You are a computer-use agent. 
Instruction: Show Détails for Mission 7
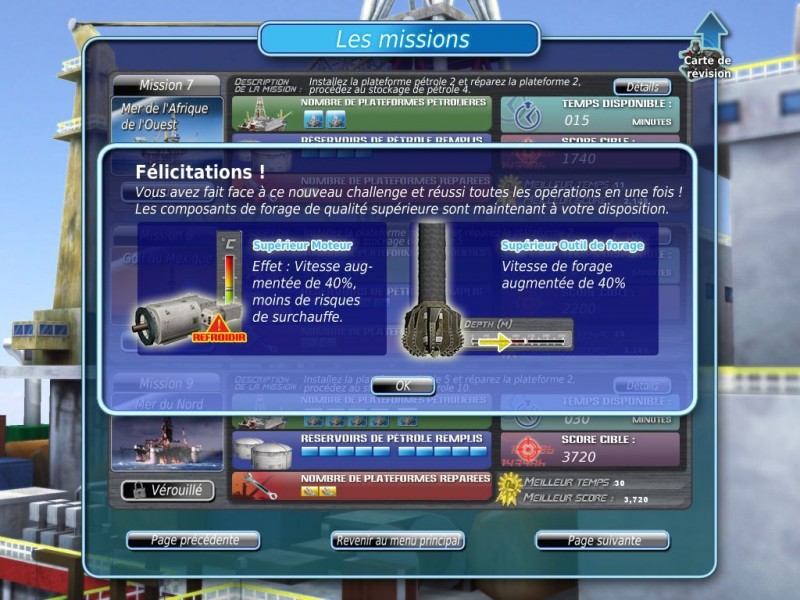click(641, 87)
